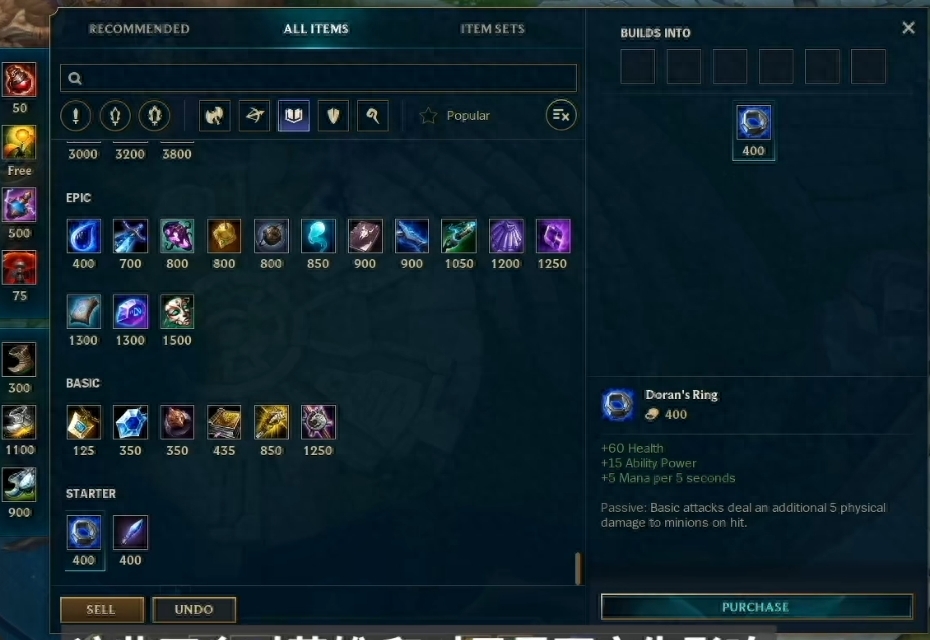Clear all item filters

pyautogui.click(x=561, y=116)
